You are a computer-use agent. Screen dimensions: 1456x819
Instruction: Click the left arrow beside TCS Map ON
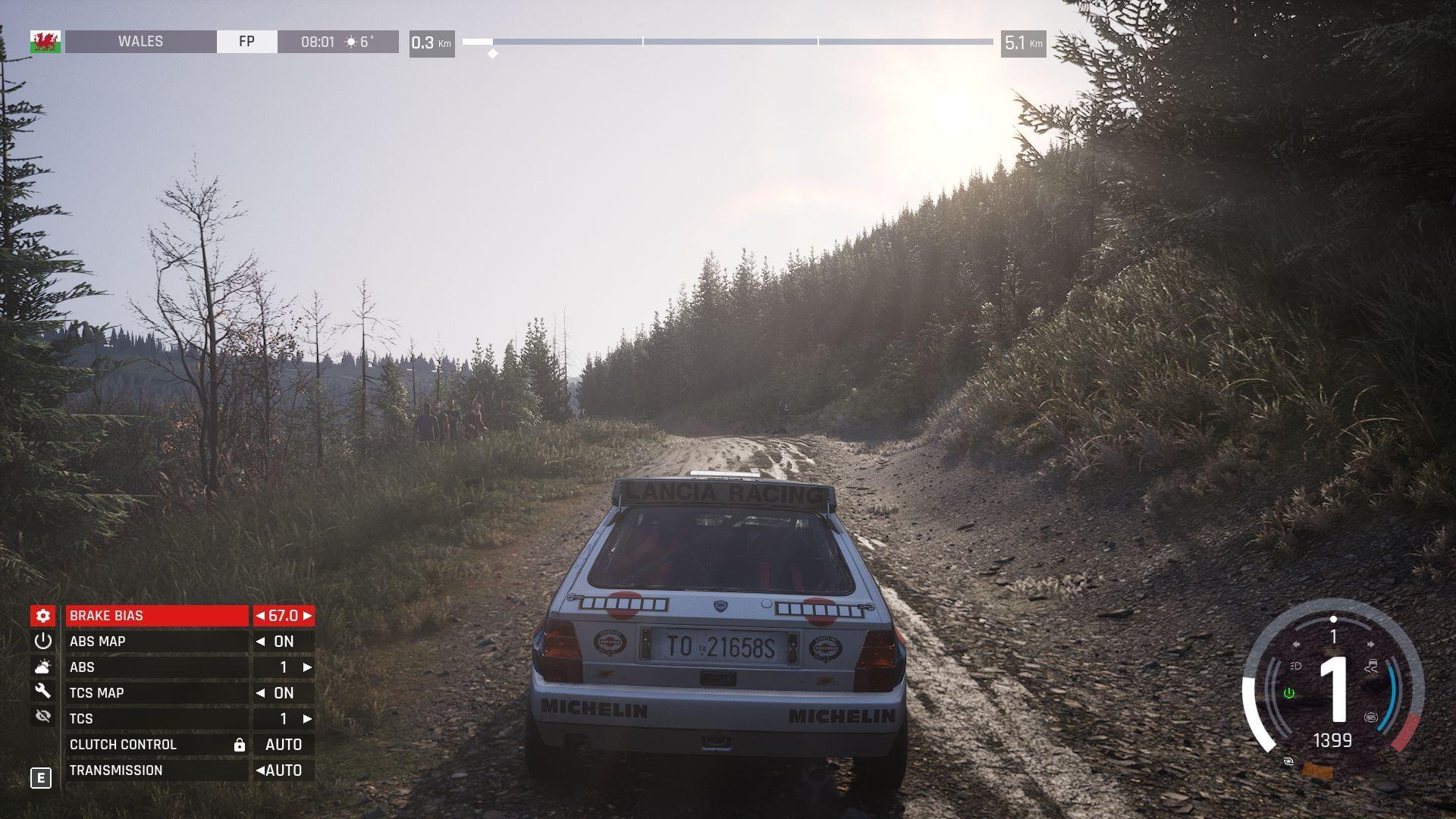pyautogui.click(x=261, y=693)
